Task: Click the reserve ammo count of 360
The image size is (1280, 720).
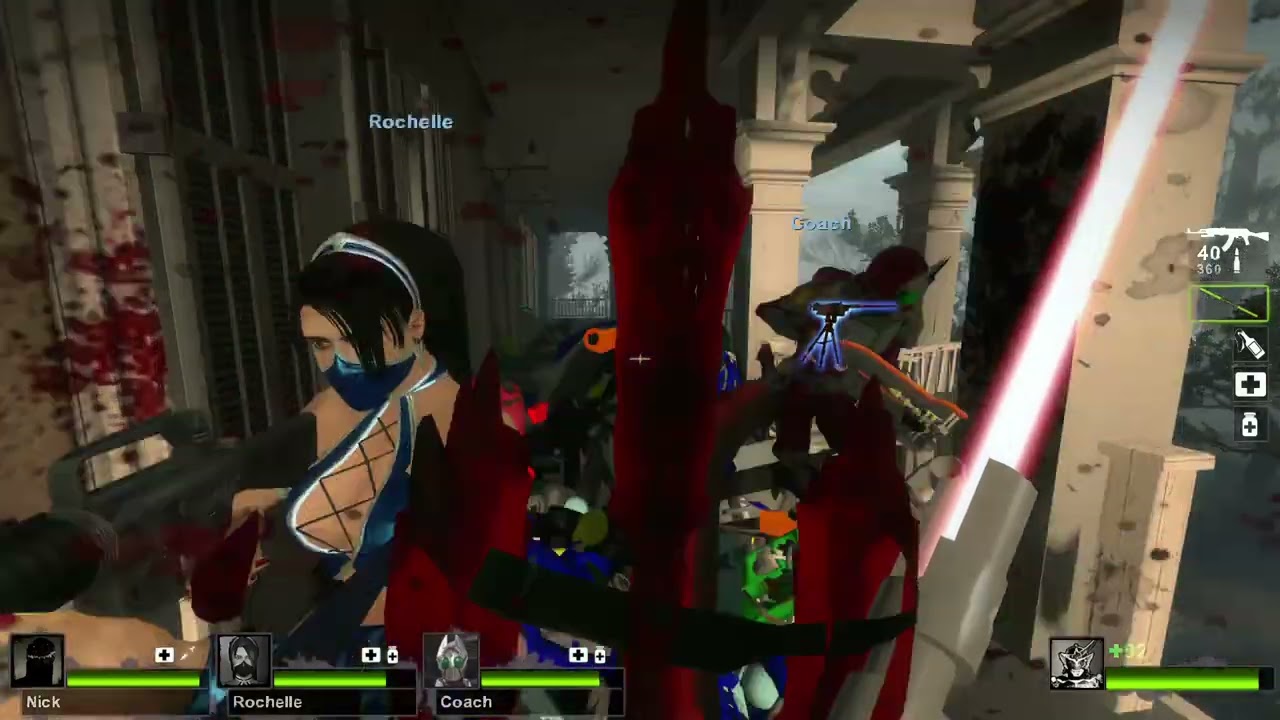Action: pos(1209,269)
